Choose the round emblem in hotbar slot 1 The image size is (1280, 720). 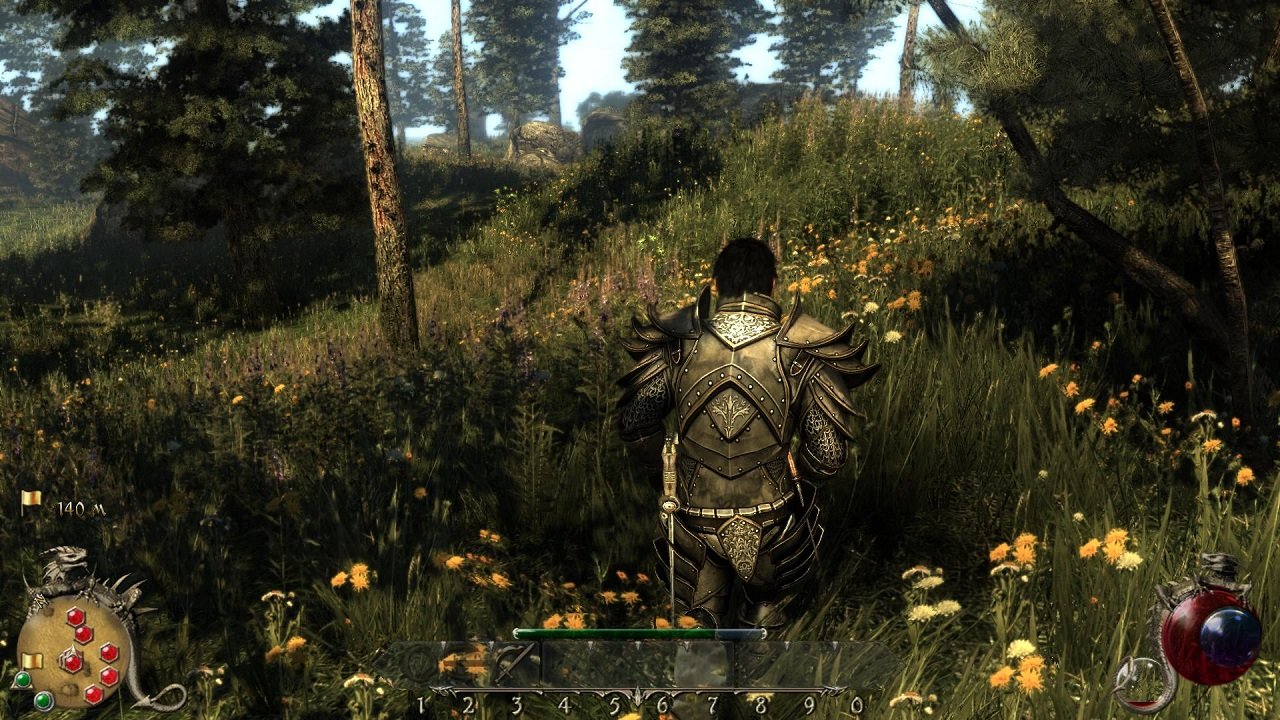tap(418, 663)
